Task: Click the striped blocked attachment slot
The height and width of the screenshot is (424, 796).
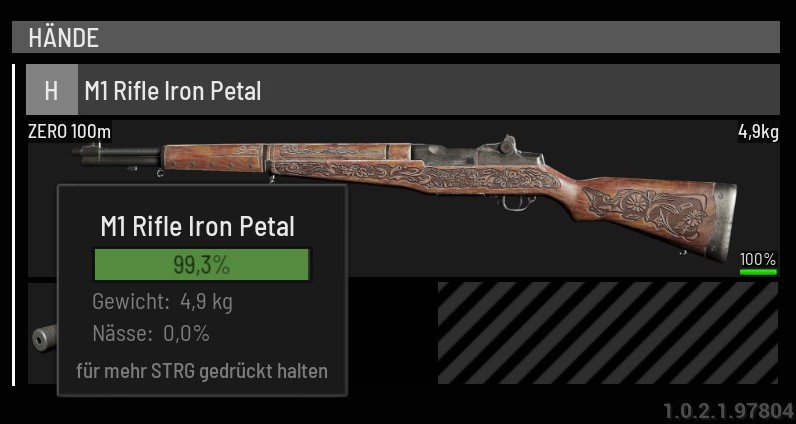Action: [607, 332]
